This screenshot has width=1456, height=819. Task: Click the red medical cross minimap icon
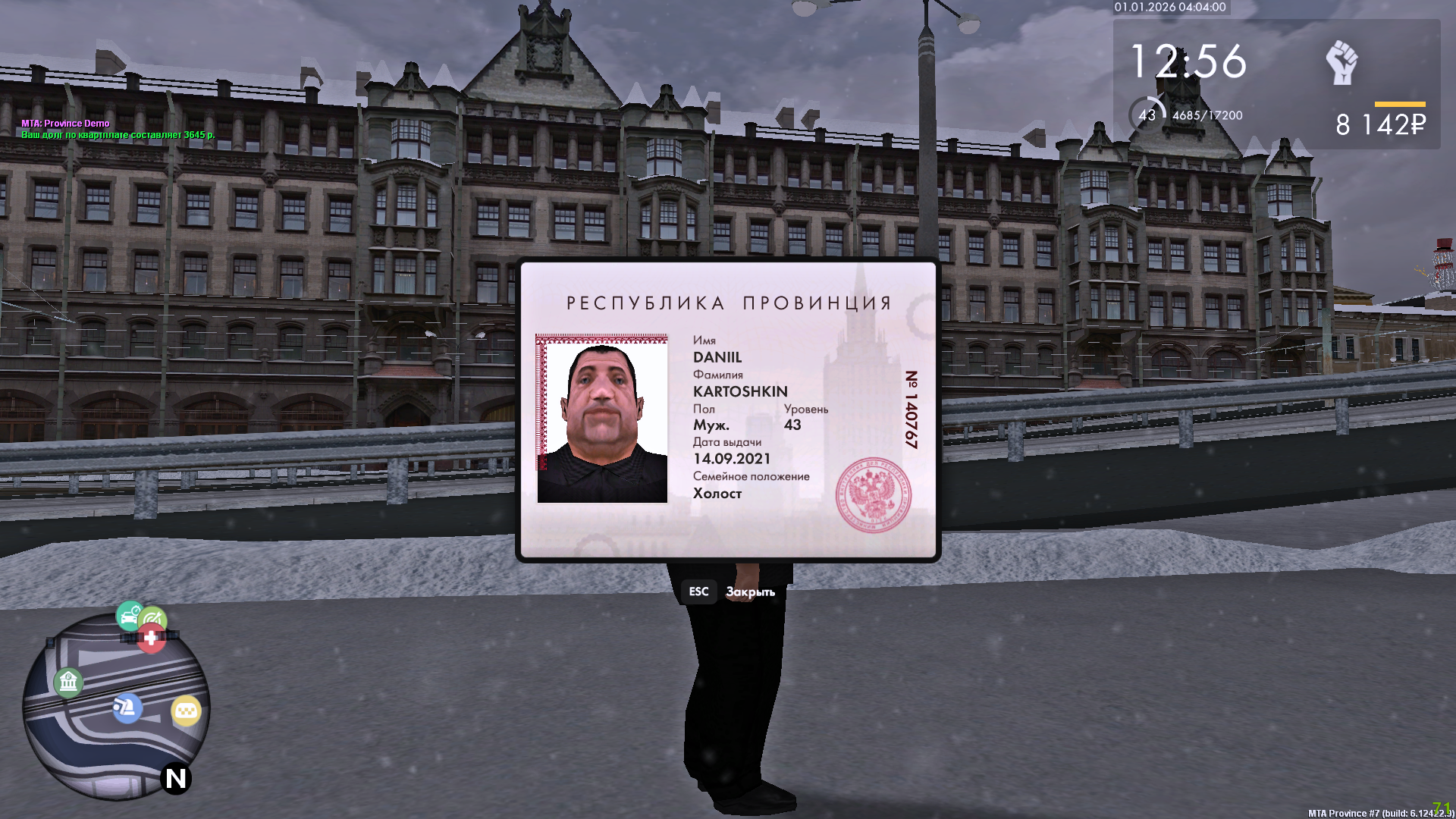(x=151, y=638)
